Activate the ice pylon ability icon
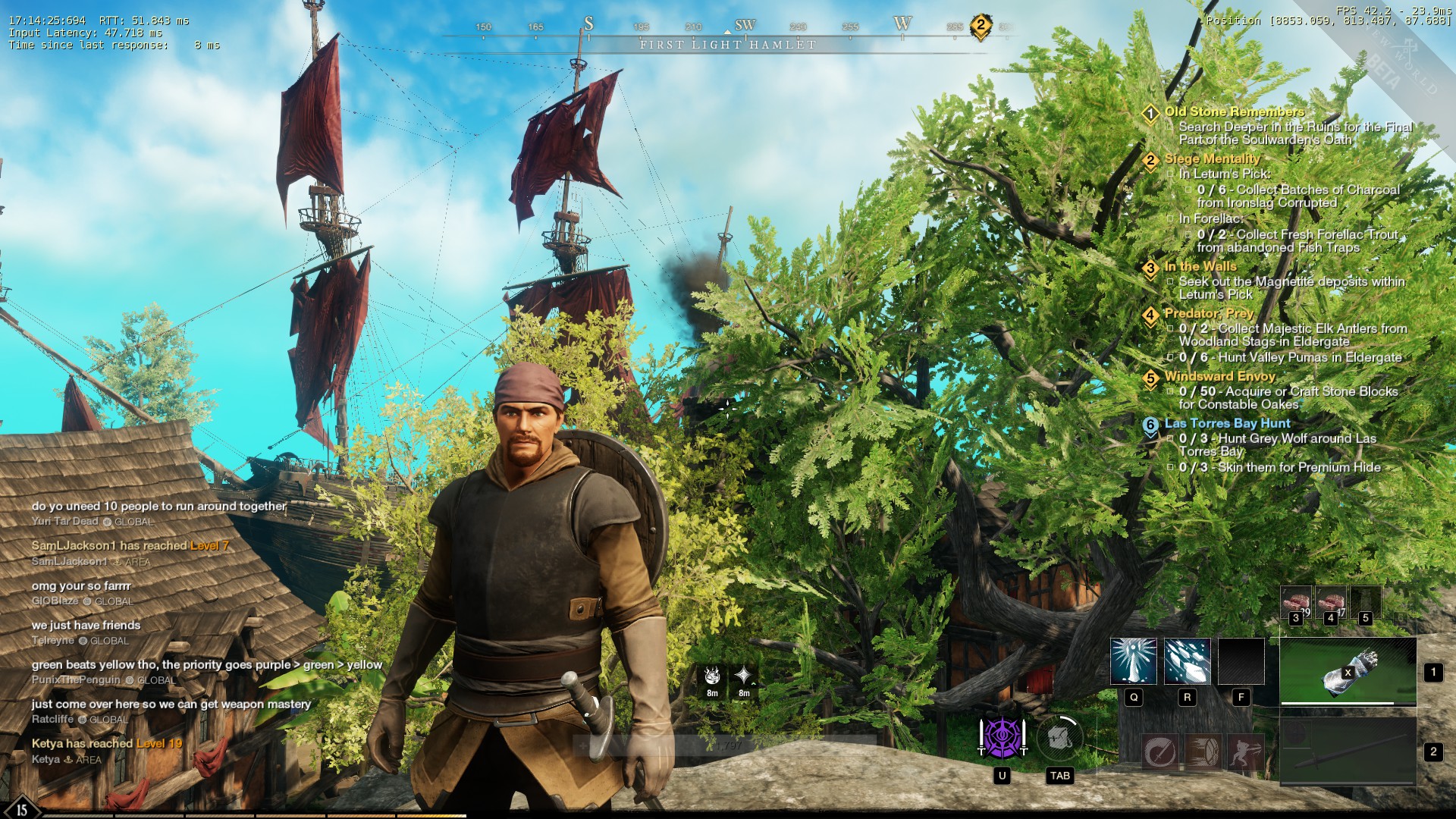The width and height of the screenshot is (1456, 819). (x=1133, y=661)
